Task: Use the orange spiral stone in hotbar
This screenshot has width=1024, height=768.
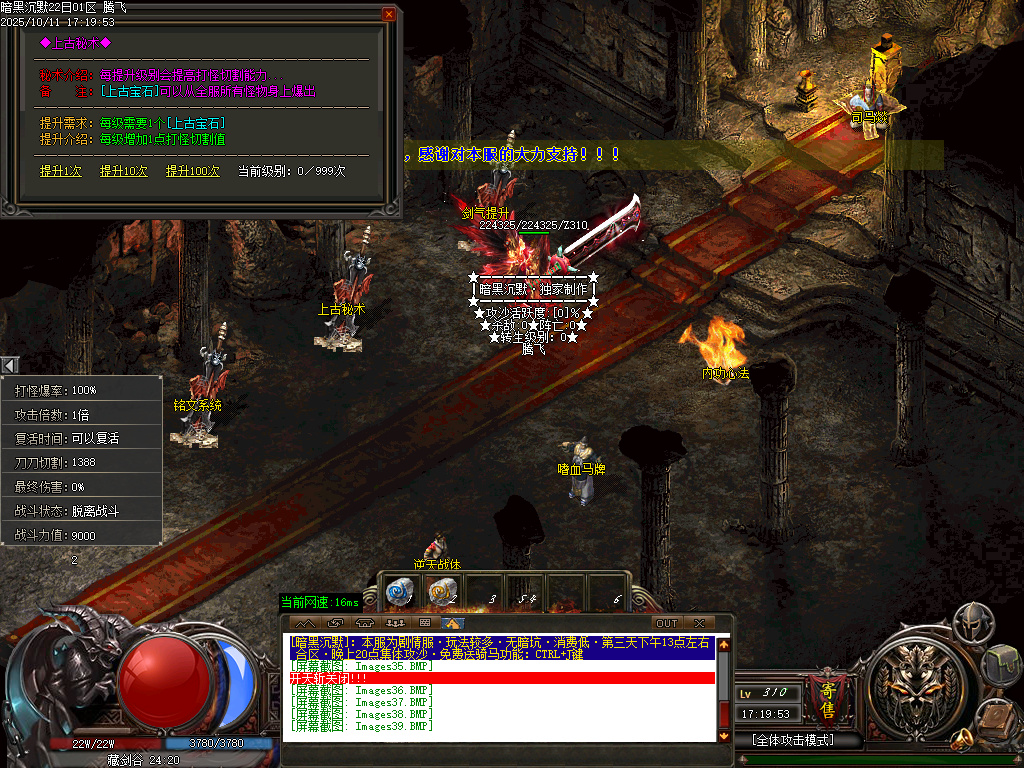Action: 440,593
